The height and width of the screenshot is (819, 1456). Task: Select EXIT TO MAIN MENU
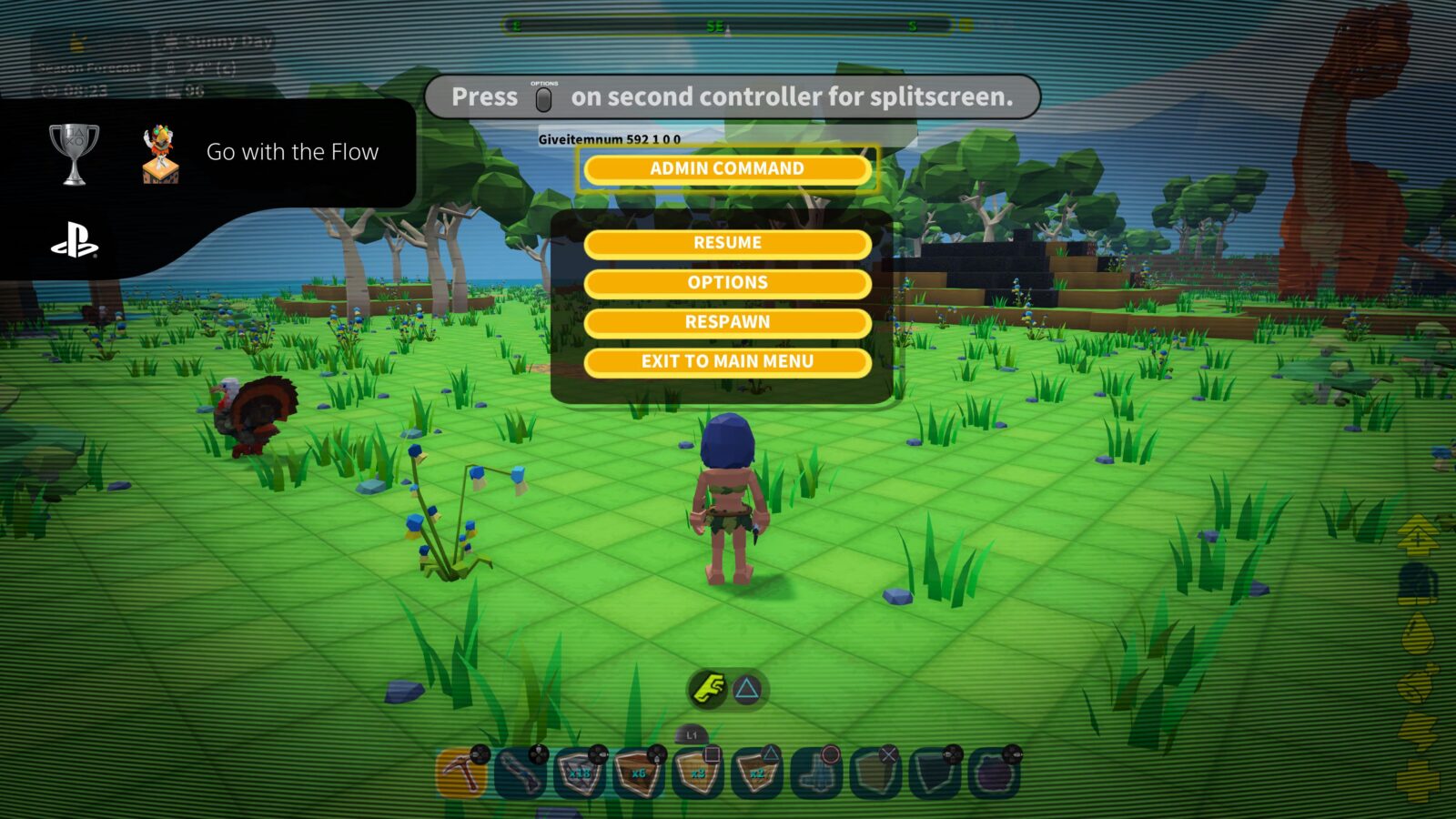click(727, 360)
